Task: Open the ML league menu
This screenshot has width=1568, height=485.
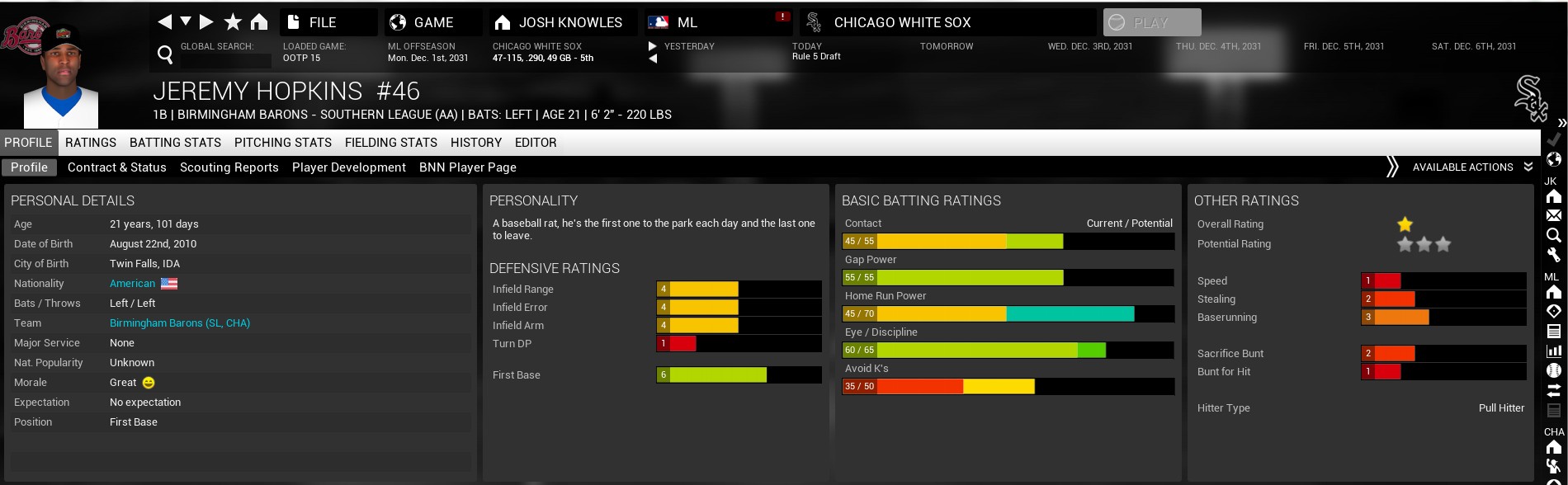Action: click(x=687, y=22)
